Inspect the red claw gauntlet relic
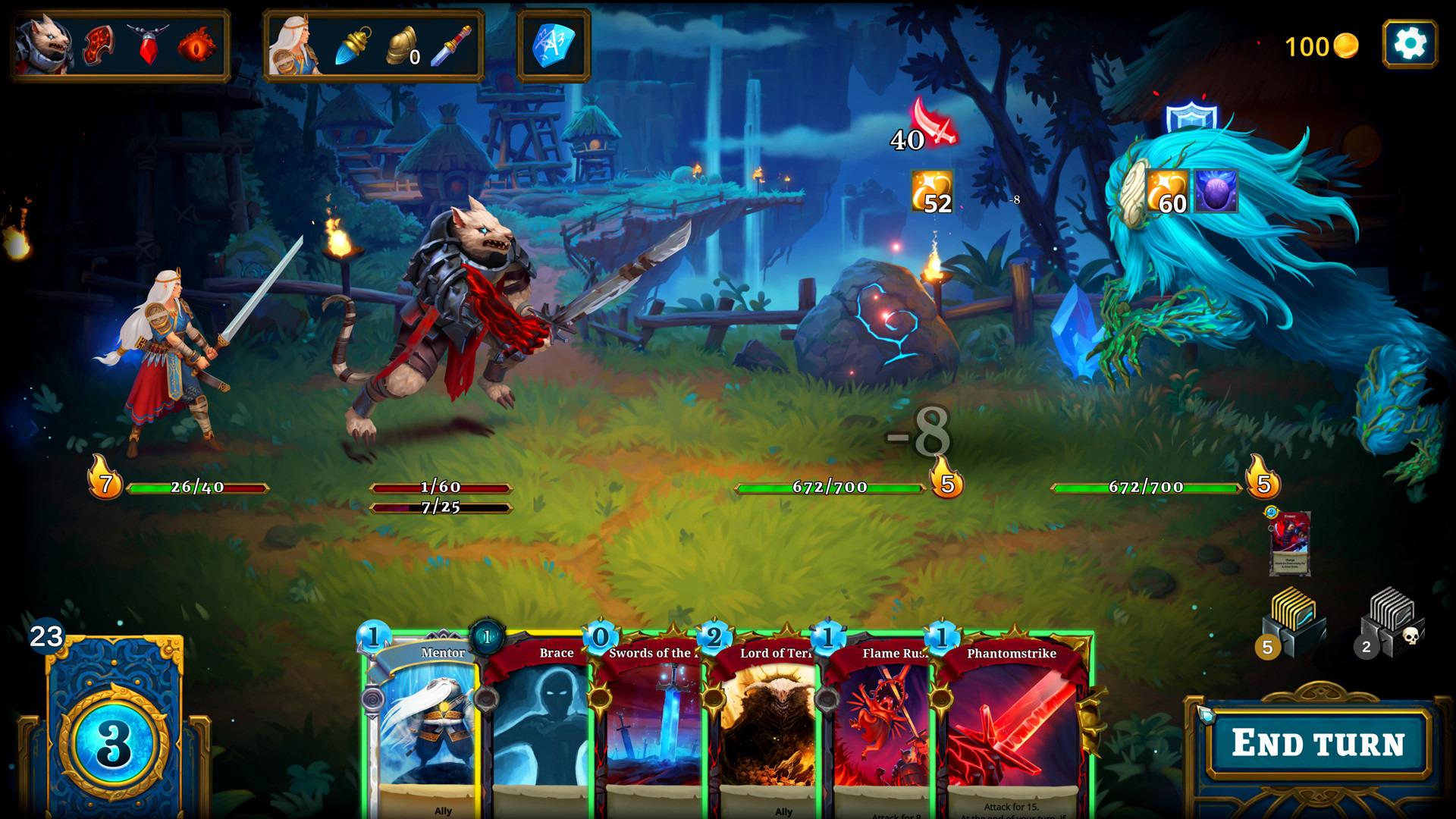This screenshot has height=819, width=1456. click(x=99, y=45)
